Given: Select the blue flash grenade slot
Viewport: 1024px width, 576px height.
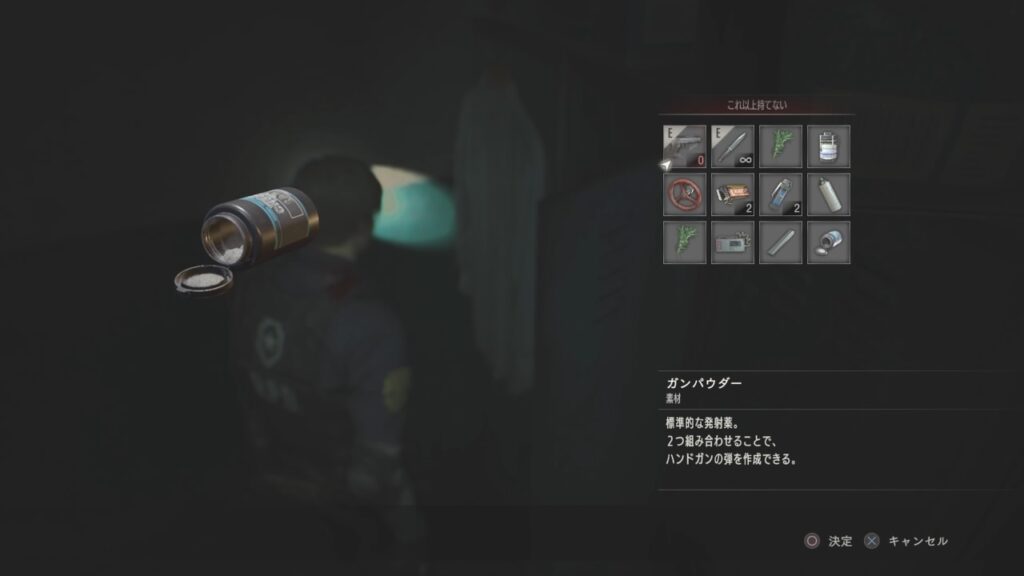Looking at the screenshot, I should [x=780, y=195].
